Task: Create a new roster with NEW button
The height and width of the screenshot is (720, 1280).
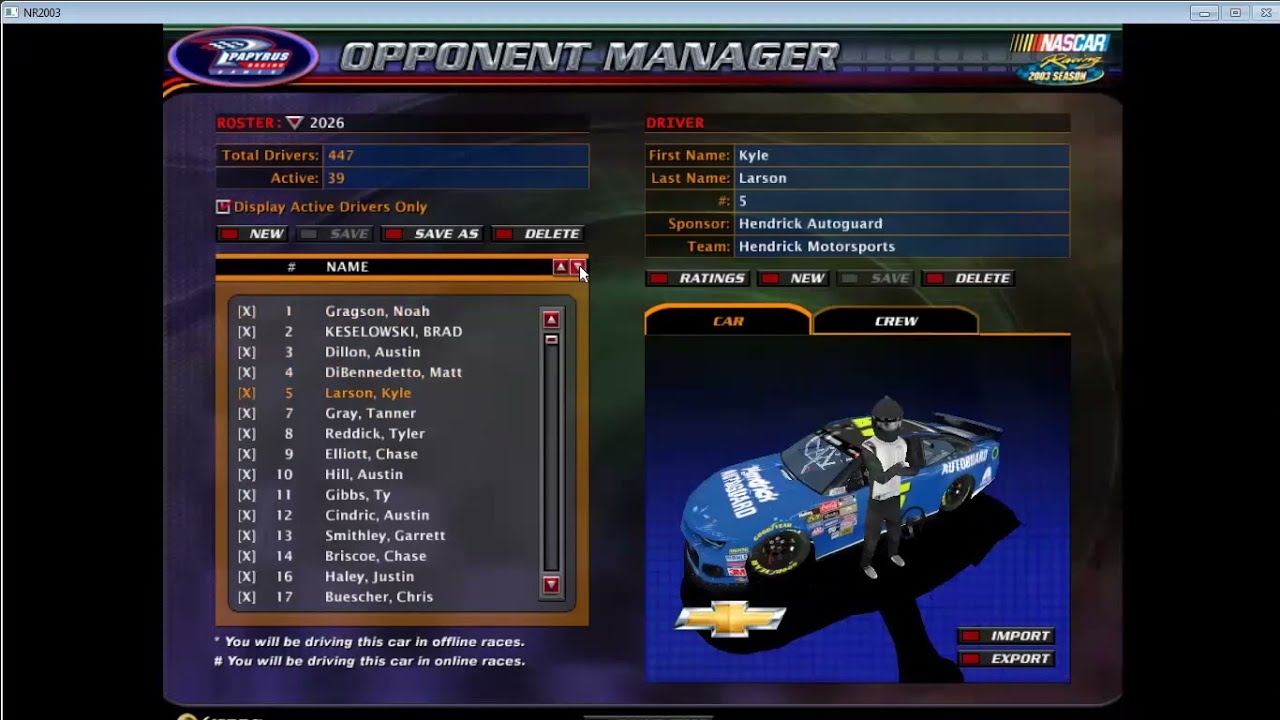Action: click(254, 234)
